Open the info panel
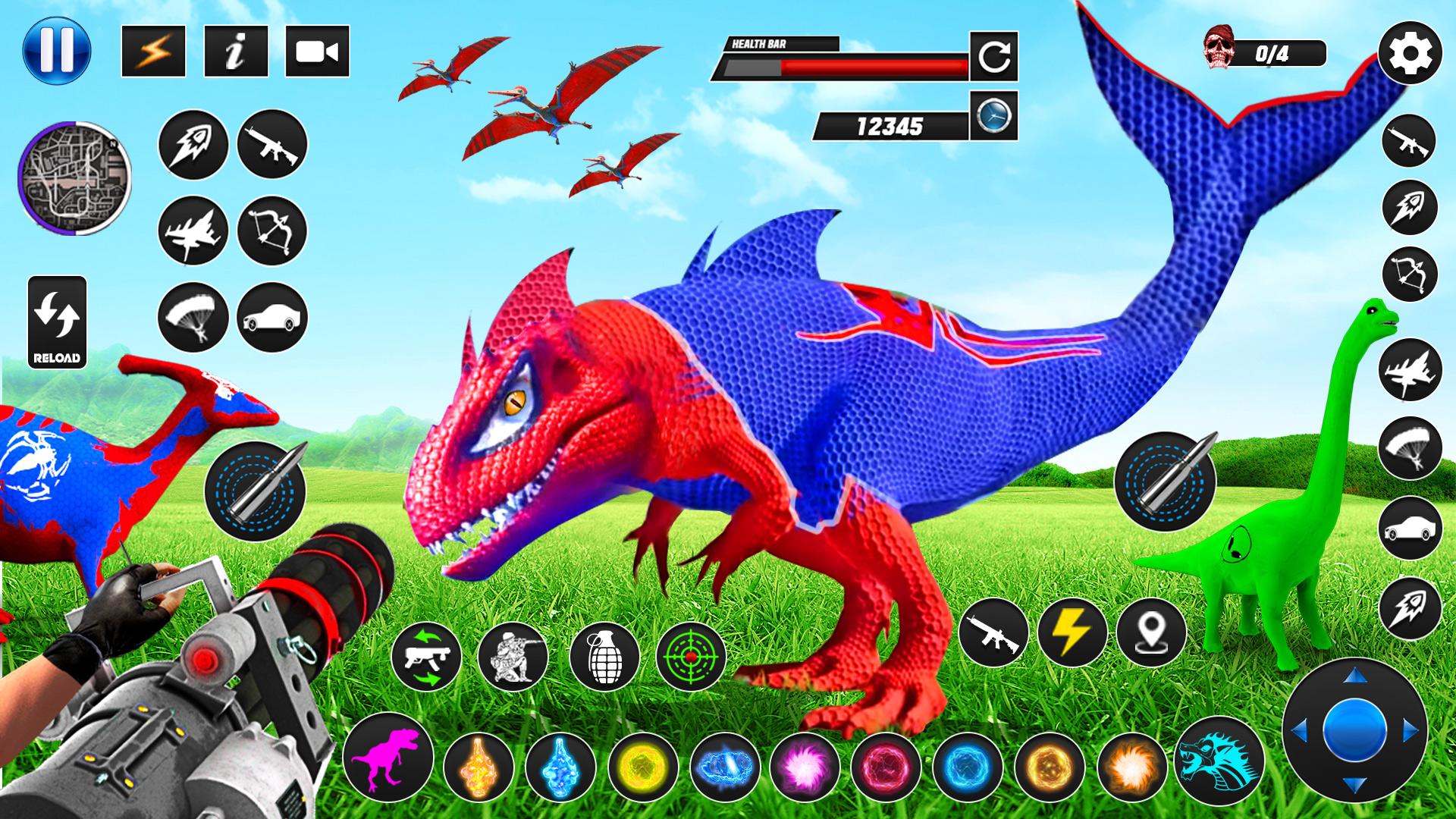The image size is (1456, 819). pos(235,53)
